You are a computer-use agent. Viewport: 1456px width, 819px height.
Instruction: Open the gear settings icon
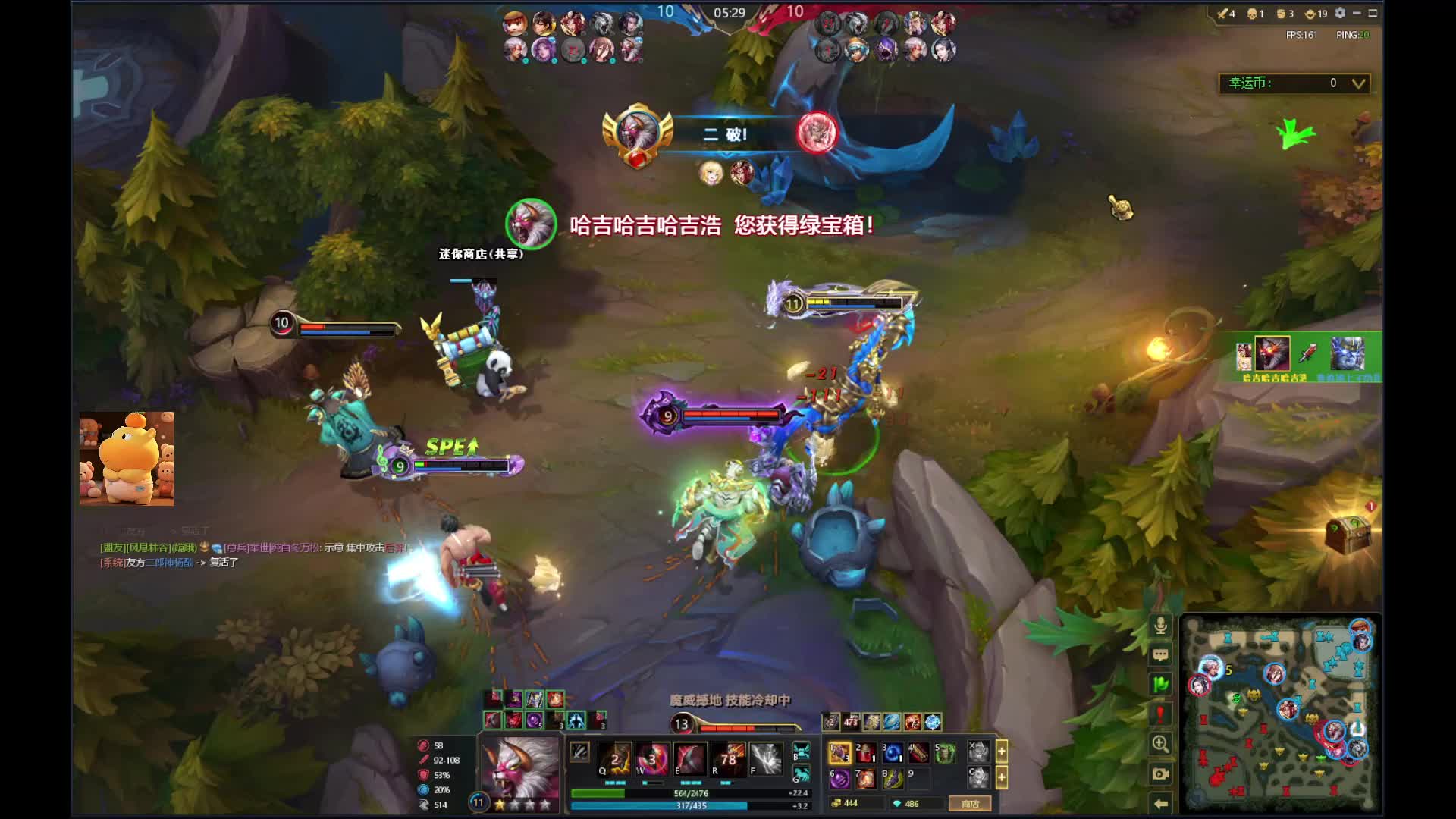1340,13
